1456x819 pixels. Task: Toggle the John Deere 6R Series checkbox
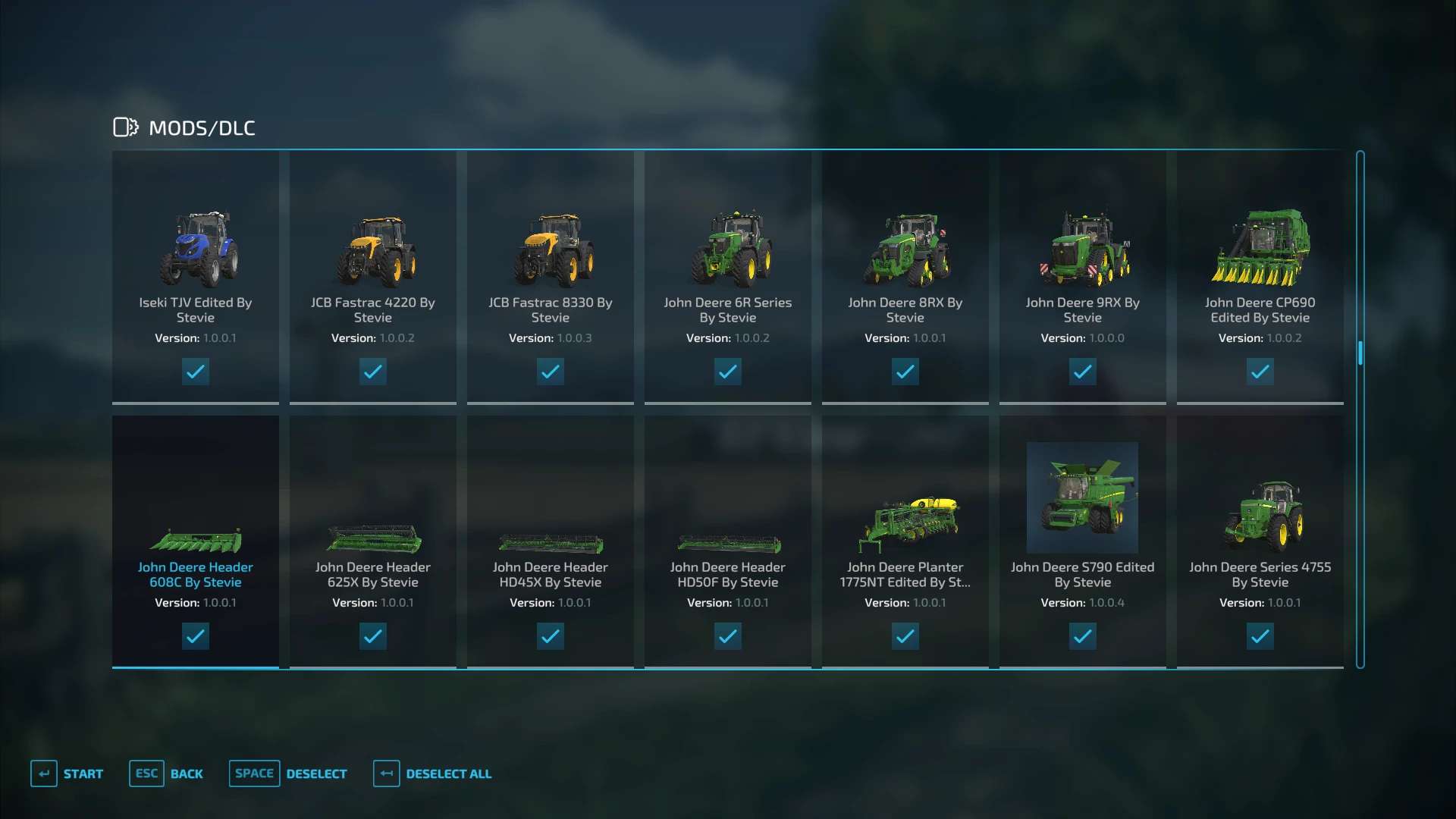click(727, 372)
